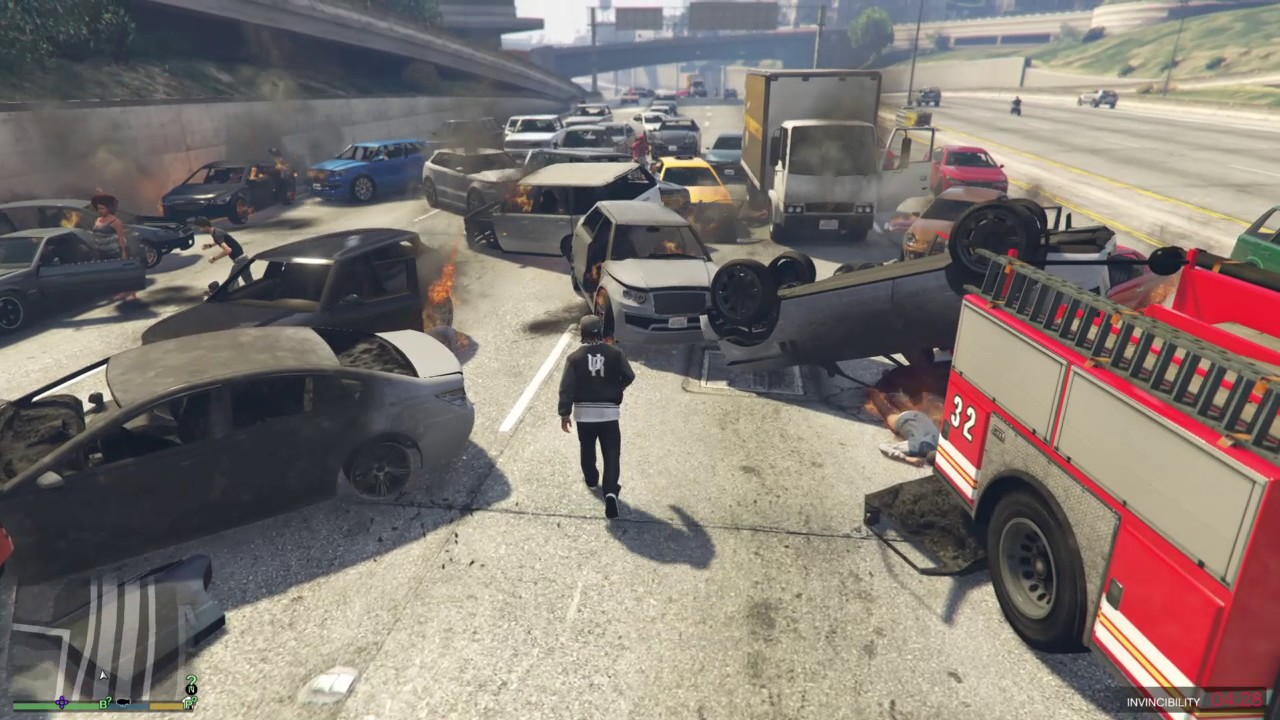Click the white cursor arrow over the minimap

(103, 674)
